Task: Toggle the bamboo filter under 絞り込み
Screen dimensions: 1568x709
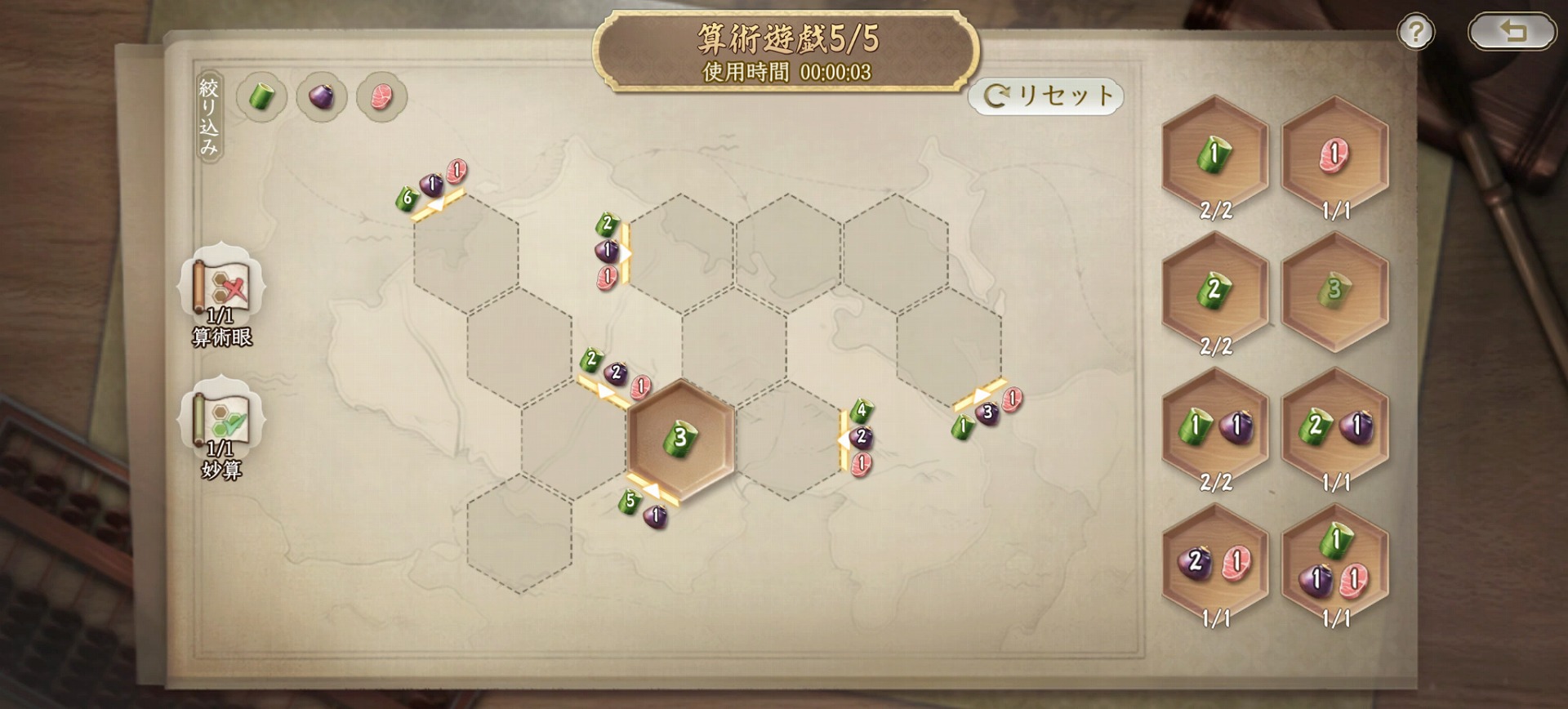Action: (260, 96)
